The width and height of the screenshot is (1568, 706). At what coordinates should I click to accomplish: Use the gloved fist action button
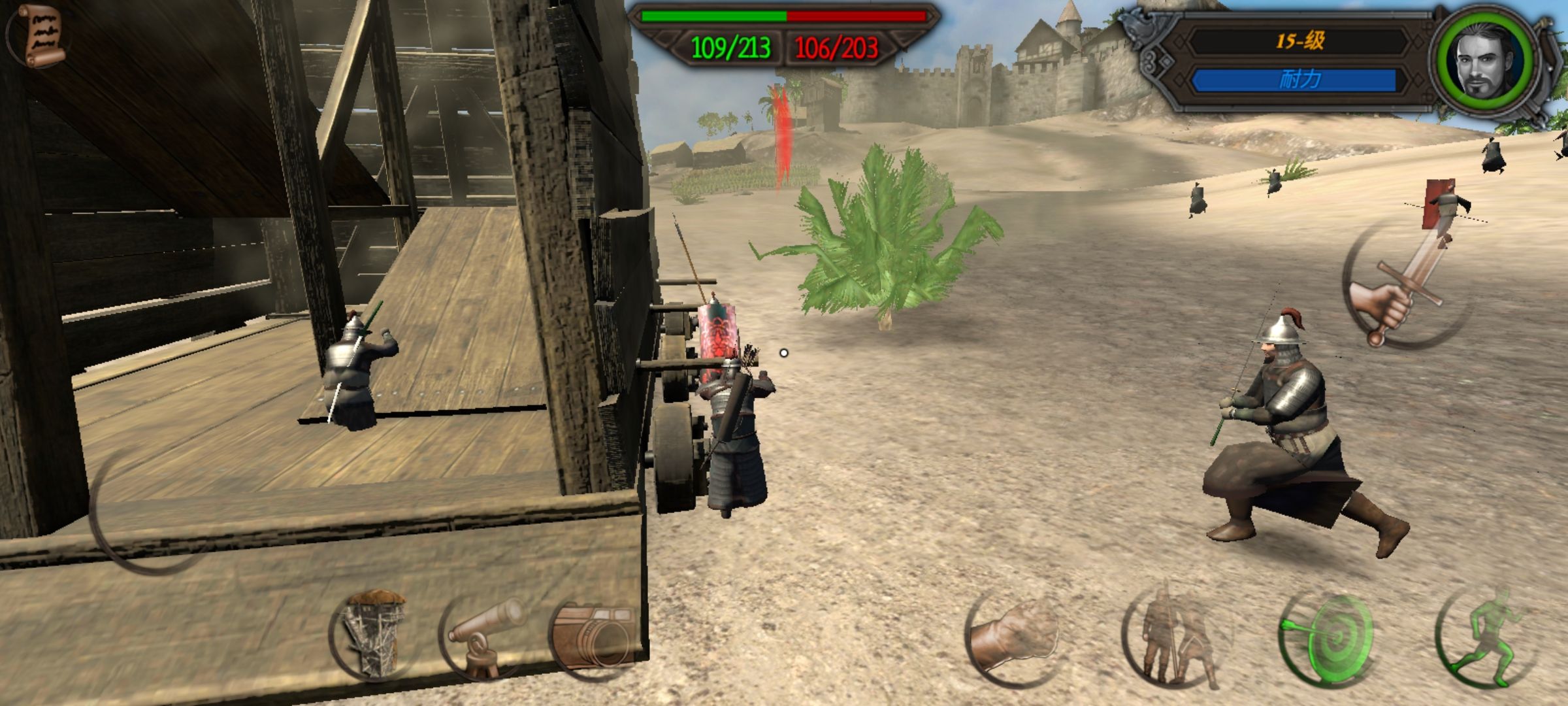(x=1014, y=637)
